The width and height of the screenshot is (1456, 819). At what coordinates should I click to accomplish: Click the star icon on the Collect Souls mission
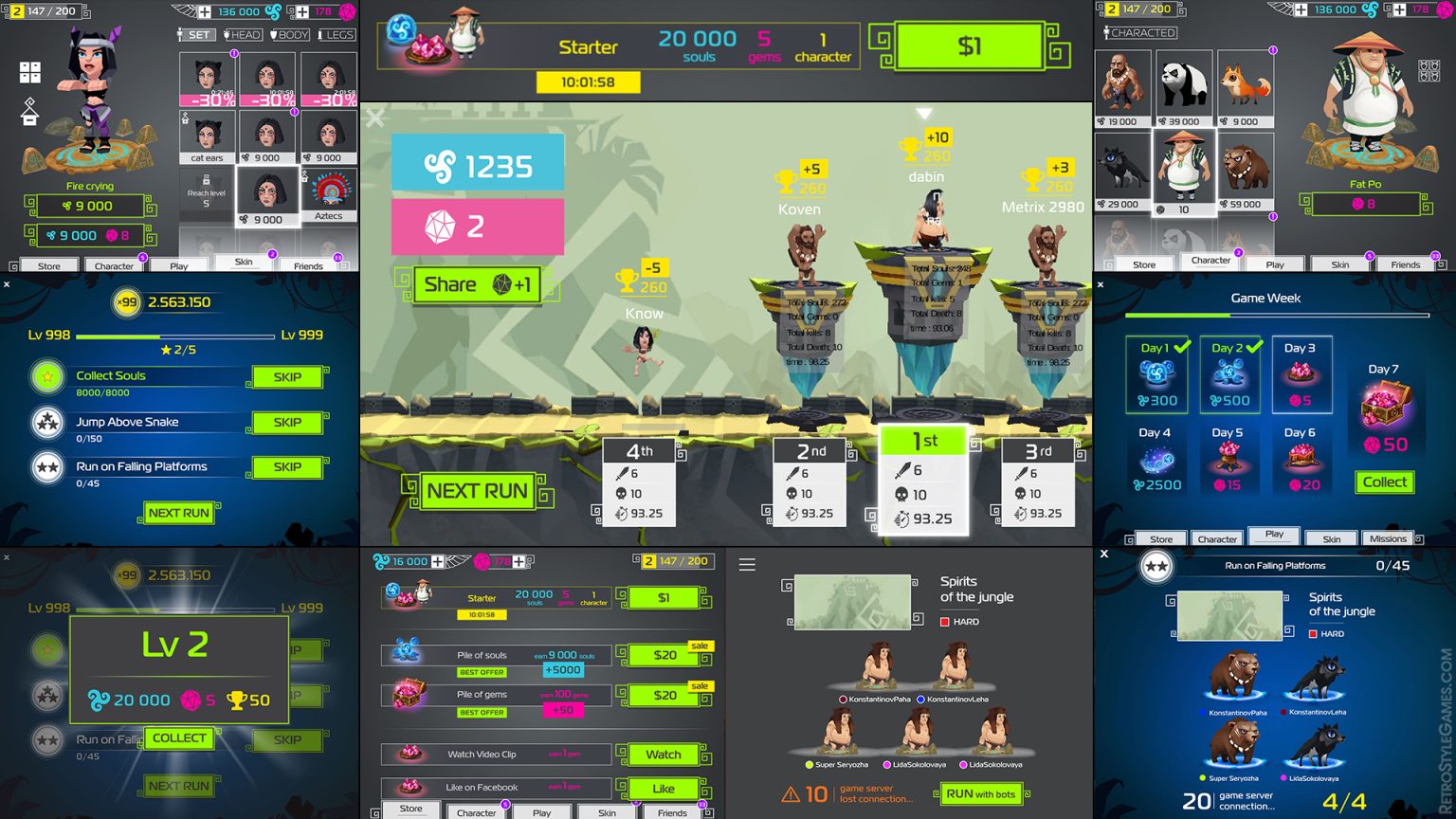pyautogui.click(x=47, y=376)
